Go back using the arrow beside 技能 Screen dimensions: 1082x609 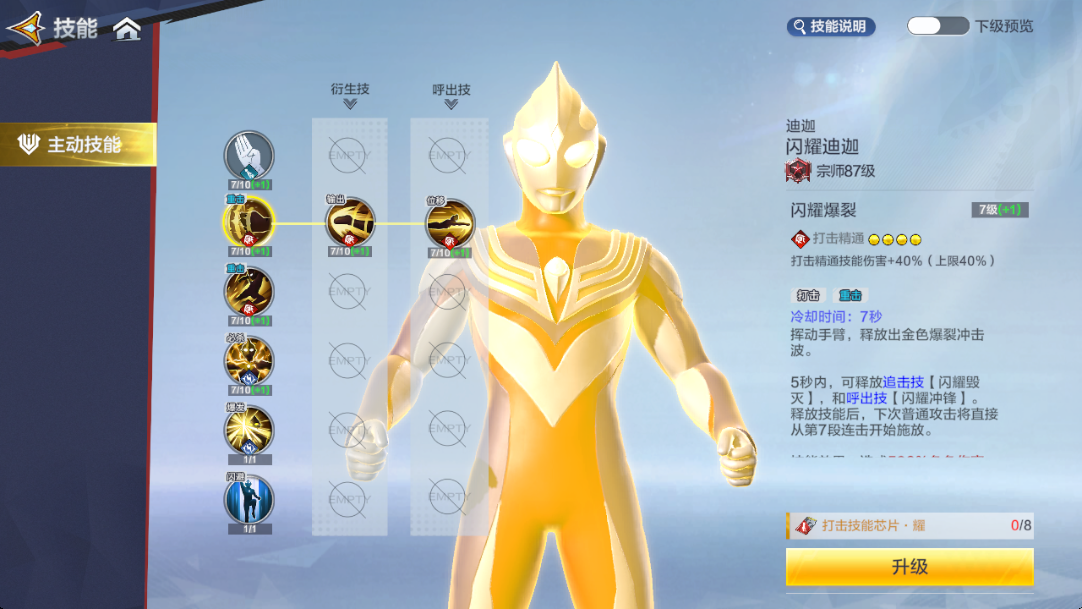coord(26,28)
